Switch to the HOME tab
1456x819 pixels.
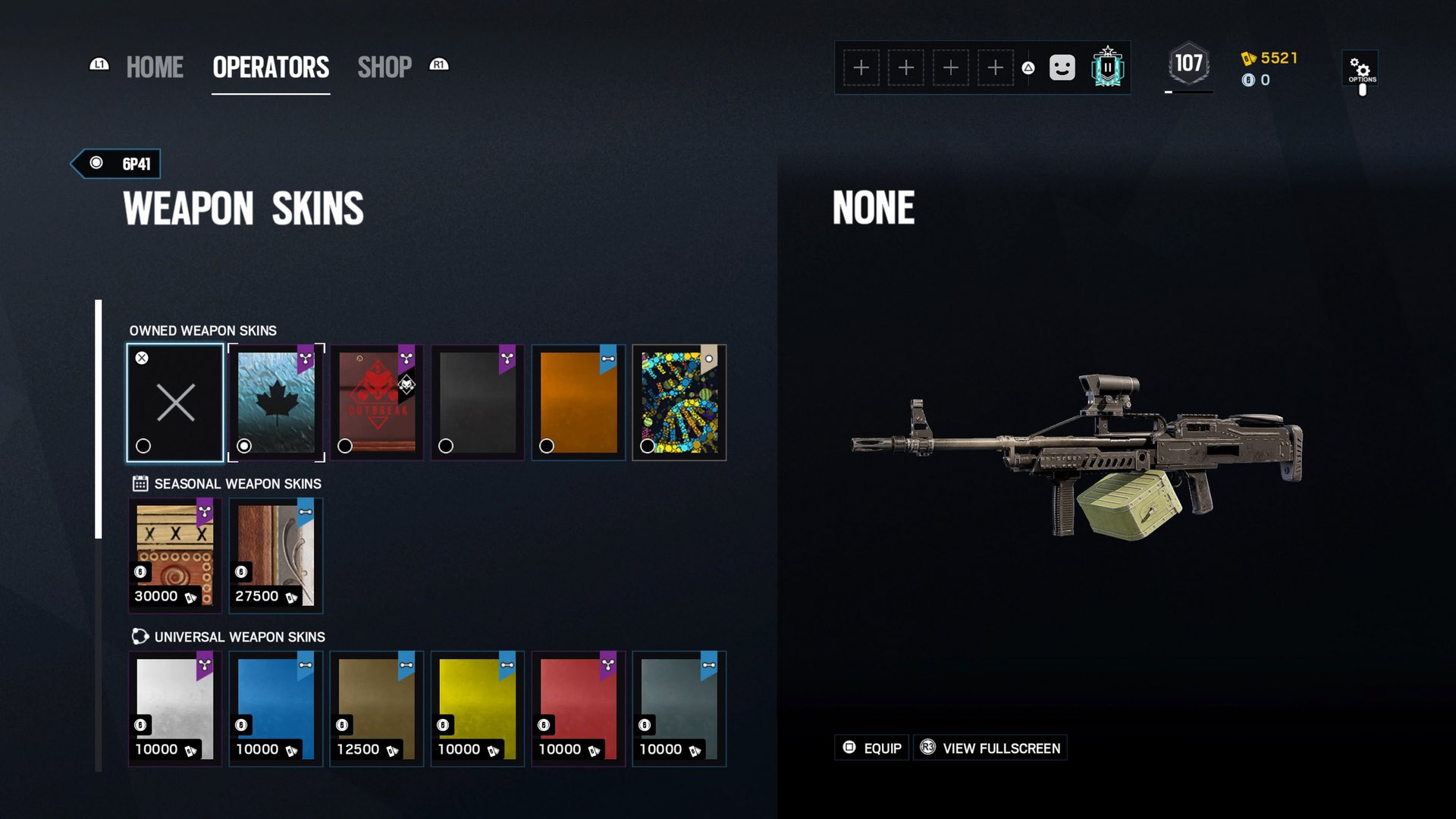(155, 67)
